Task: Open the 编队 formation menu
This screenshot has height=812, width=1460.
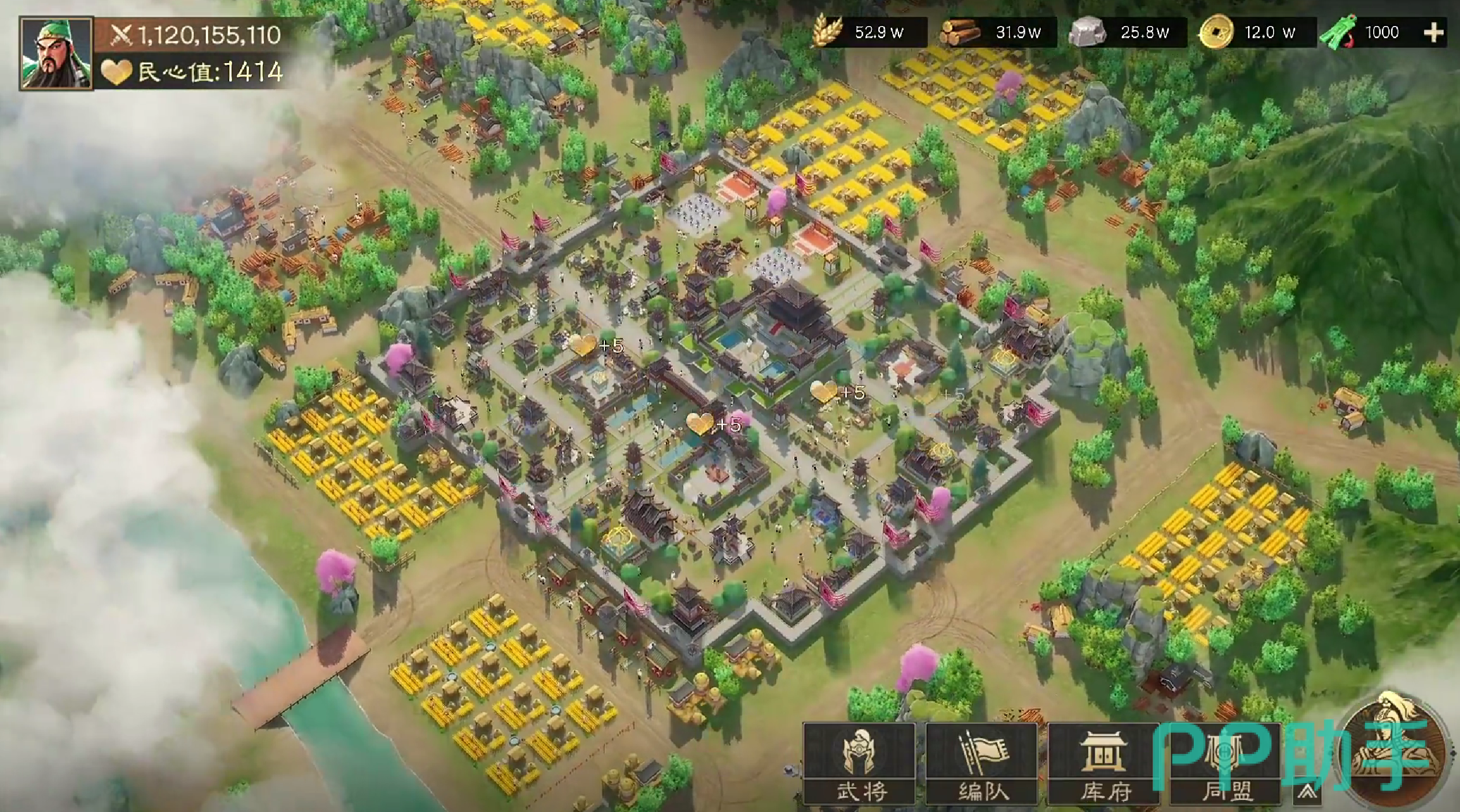Action: [x=982, y=763]
